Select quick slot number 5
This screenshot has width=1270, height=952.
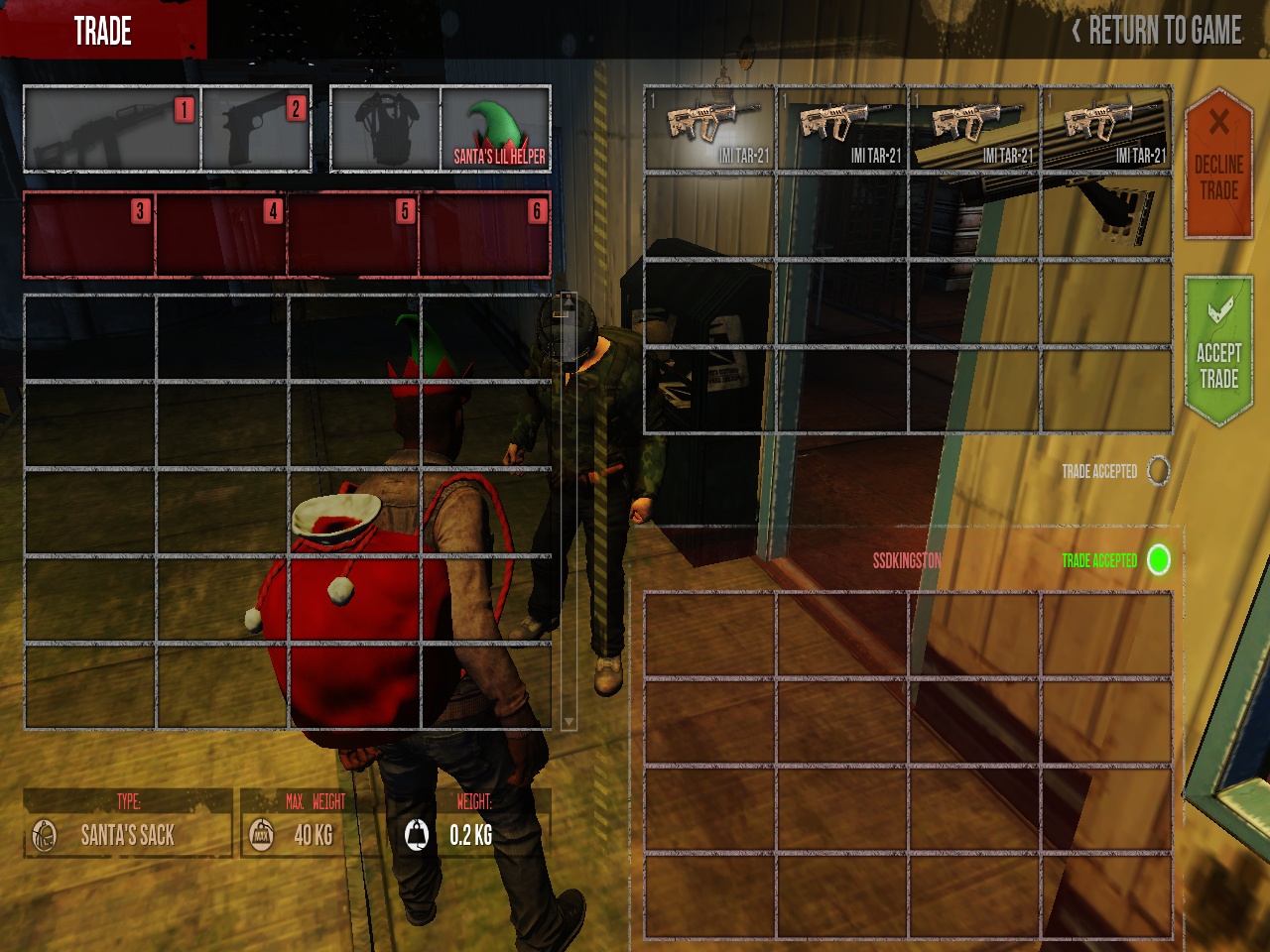click(x=353, y=235)
